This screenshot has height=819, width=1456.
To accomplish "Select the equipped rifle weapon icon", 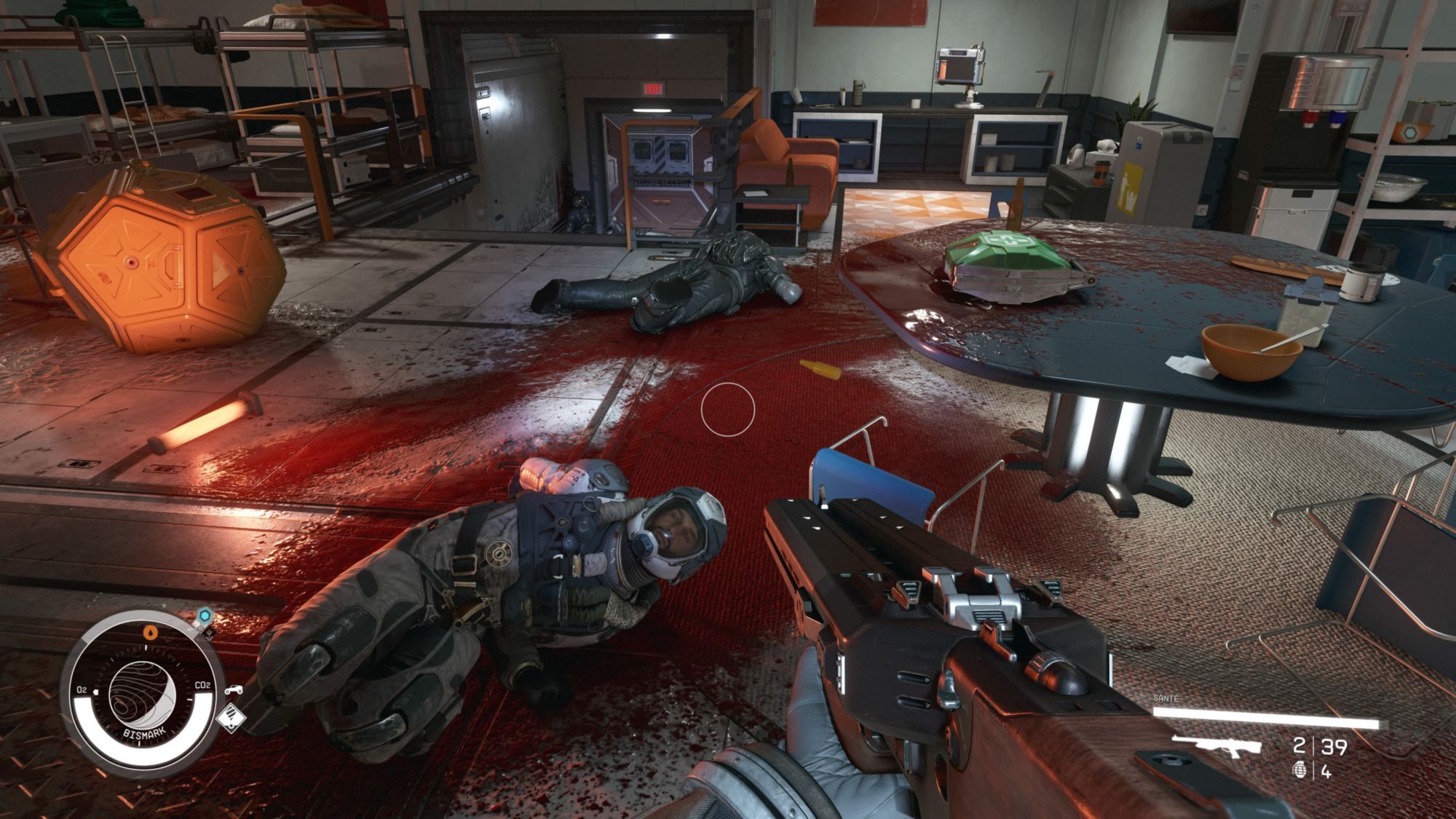I will pos(1210,745).
